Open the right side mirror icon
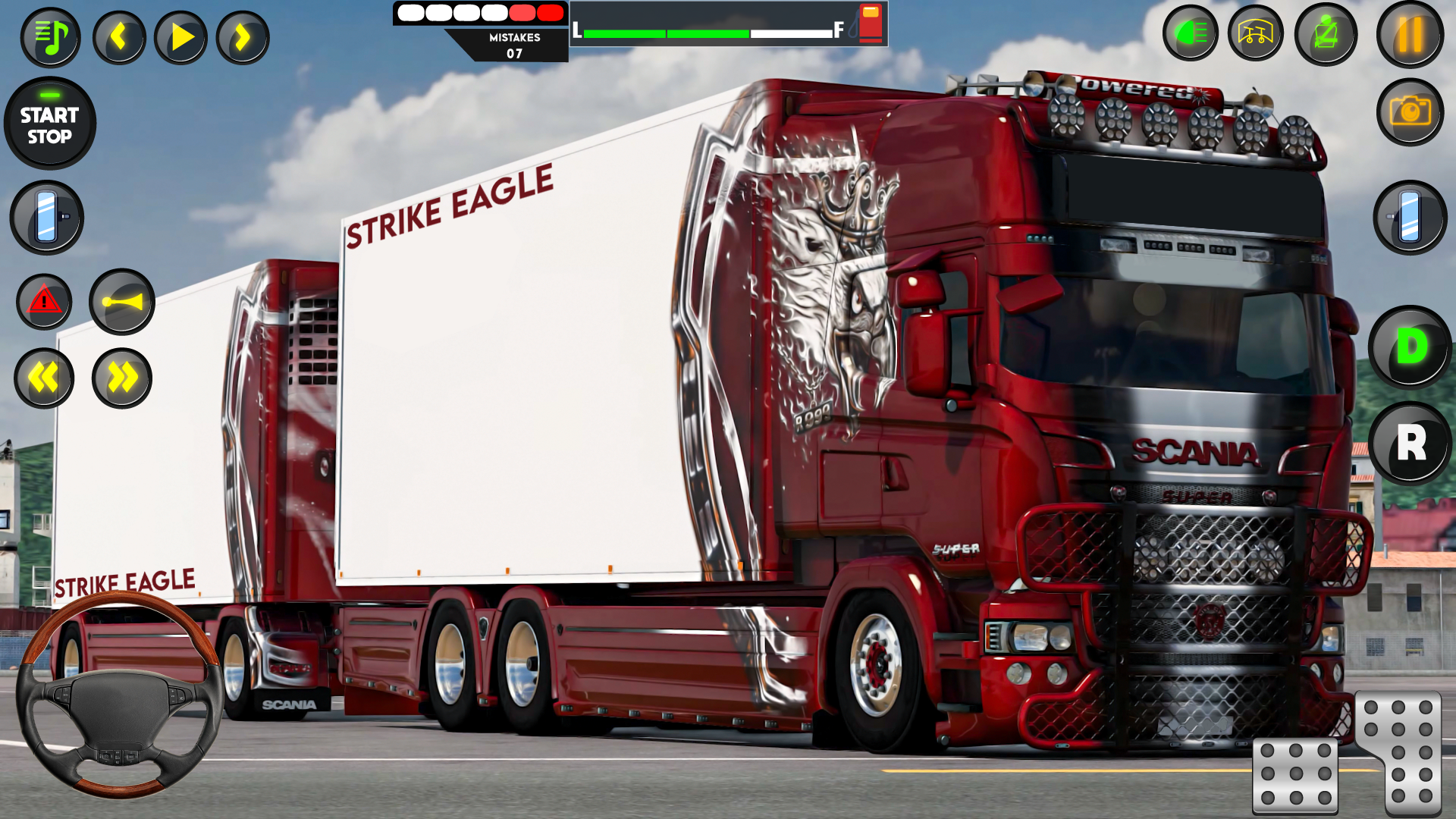This screenshot has height=819, width=1456. (x=1409, y=218)
